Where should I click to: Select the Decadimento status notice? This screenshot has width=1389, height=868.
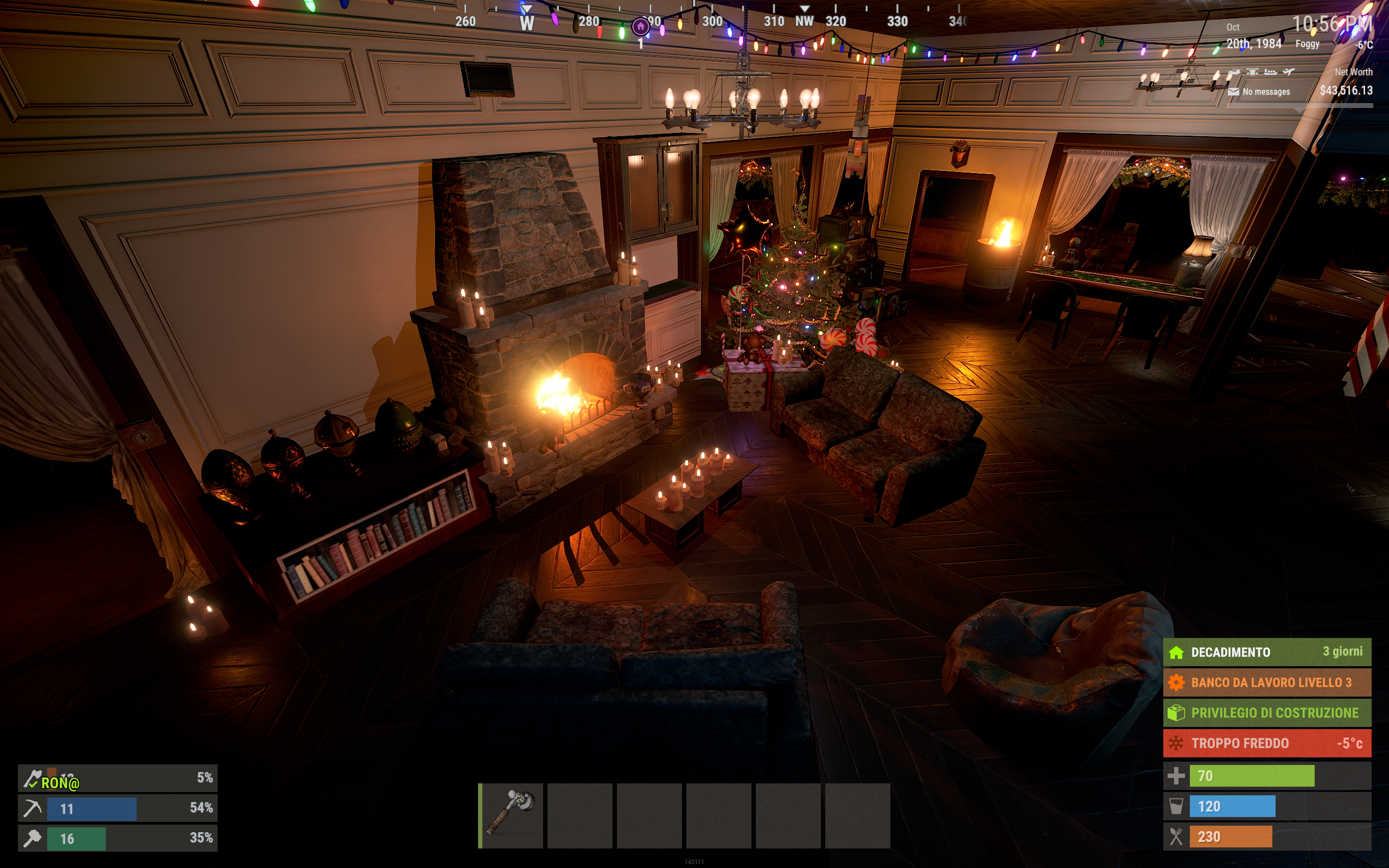point(1267,652)
